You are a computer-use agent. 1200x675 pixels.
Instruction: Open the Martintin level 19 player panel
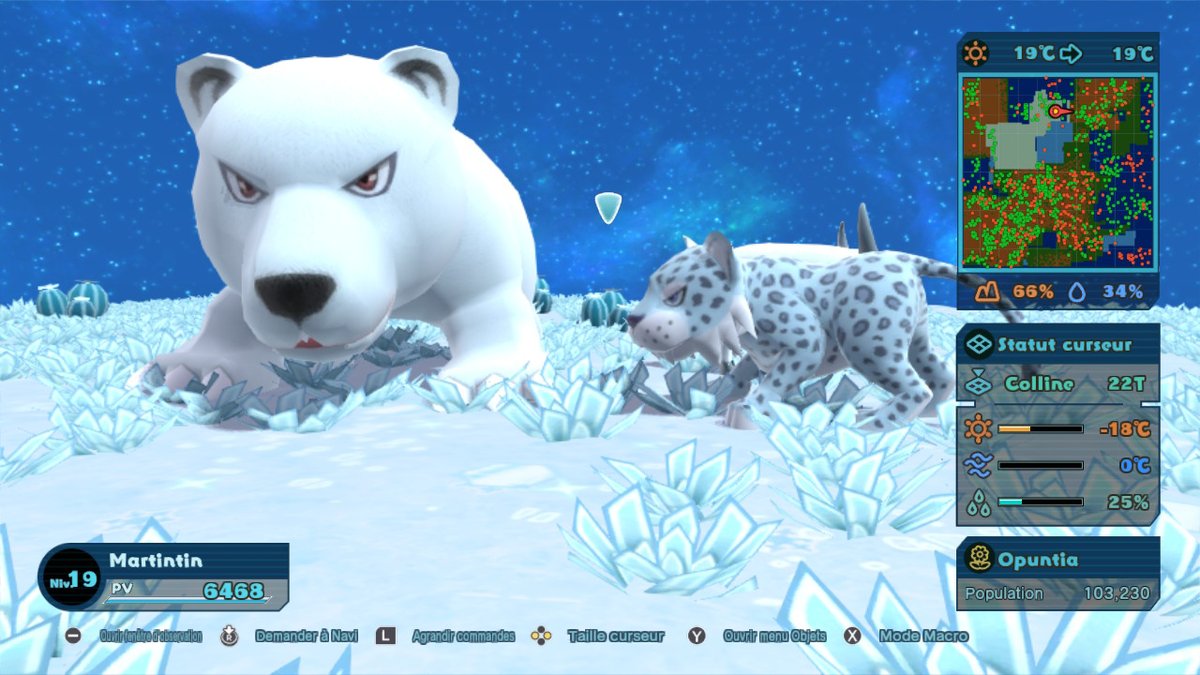tap(165, 578)
